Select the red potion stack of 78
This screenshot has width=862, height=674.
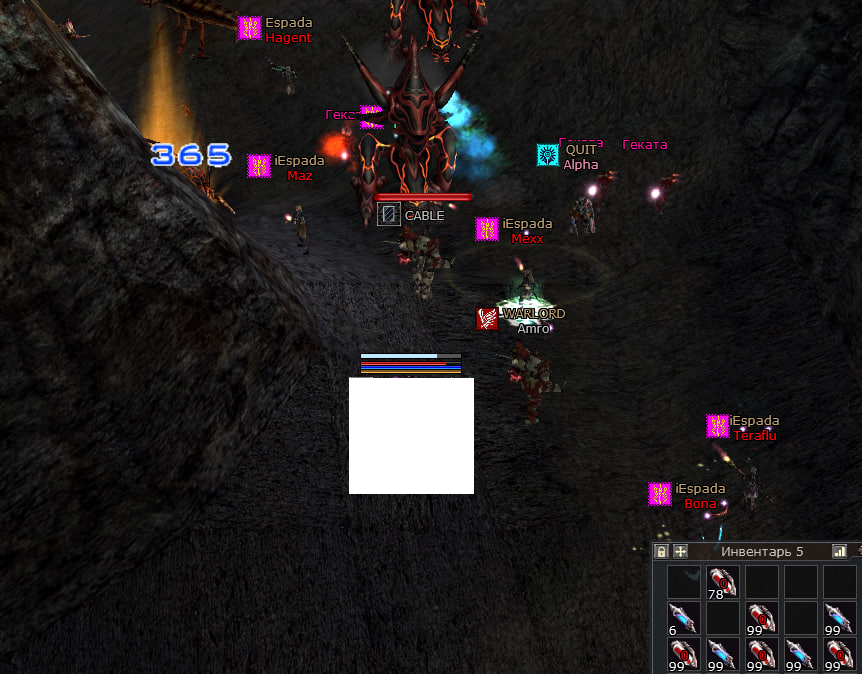(x=722, y=582)
